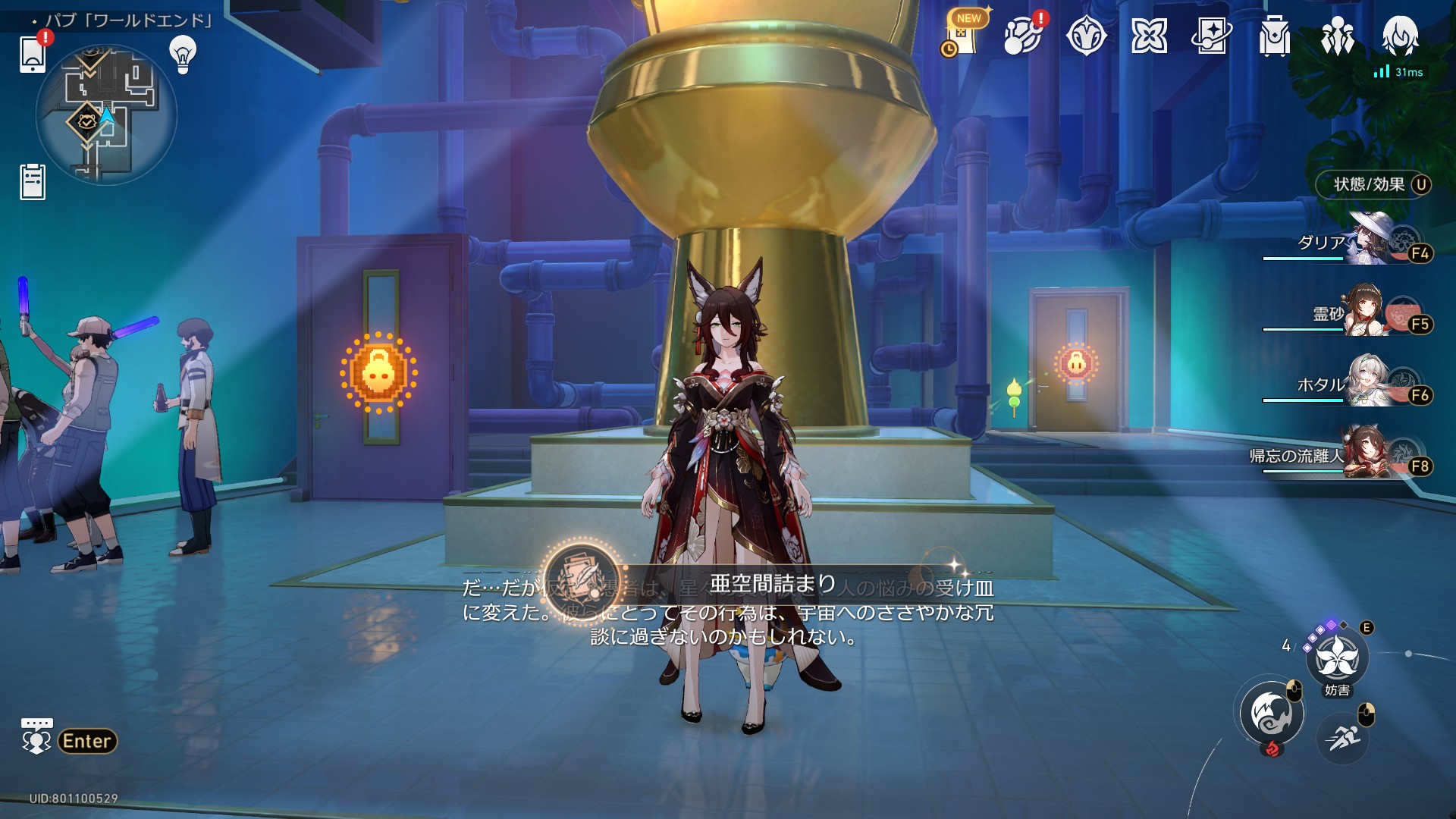Open the warp star knot icon
The image size is (1456, 819).
[x=1149, y=36]
